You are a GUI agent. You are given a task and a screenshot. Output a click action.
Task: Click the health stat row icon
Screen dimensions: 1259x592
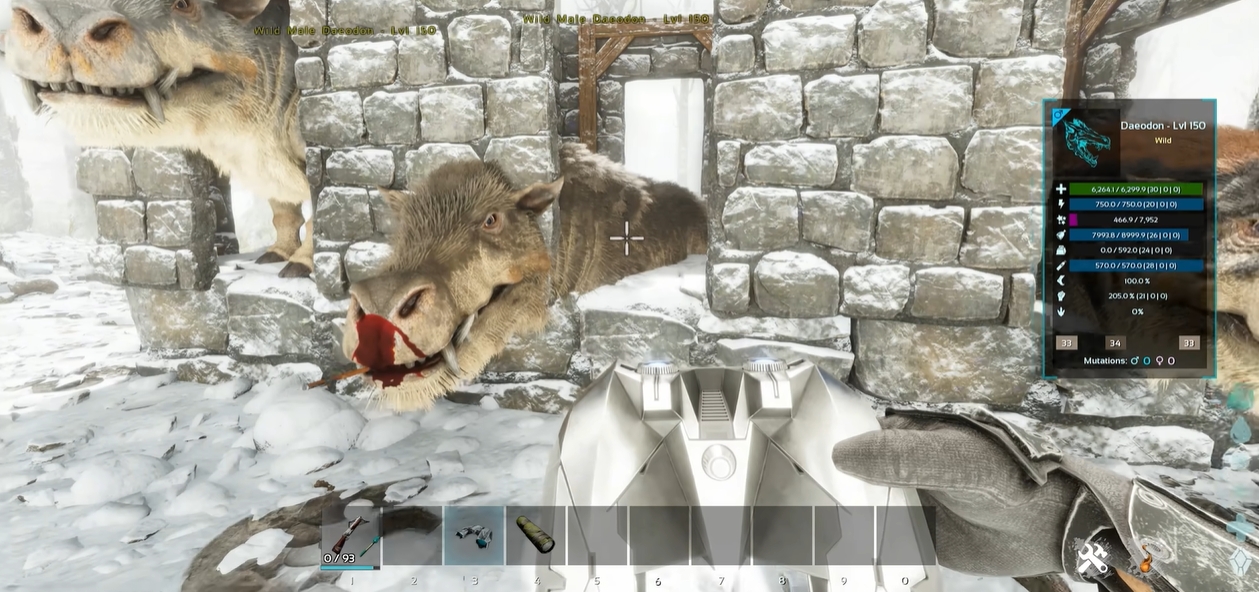point(1060,189)
